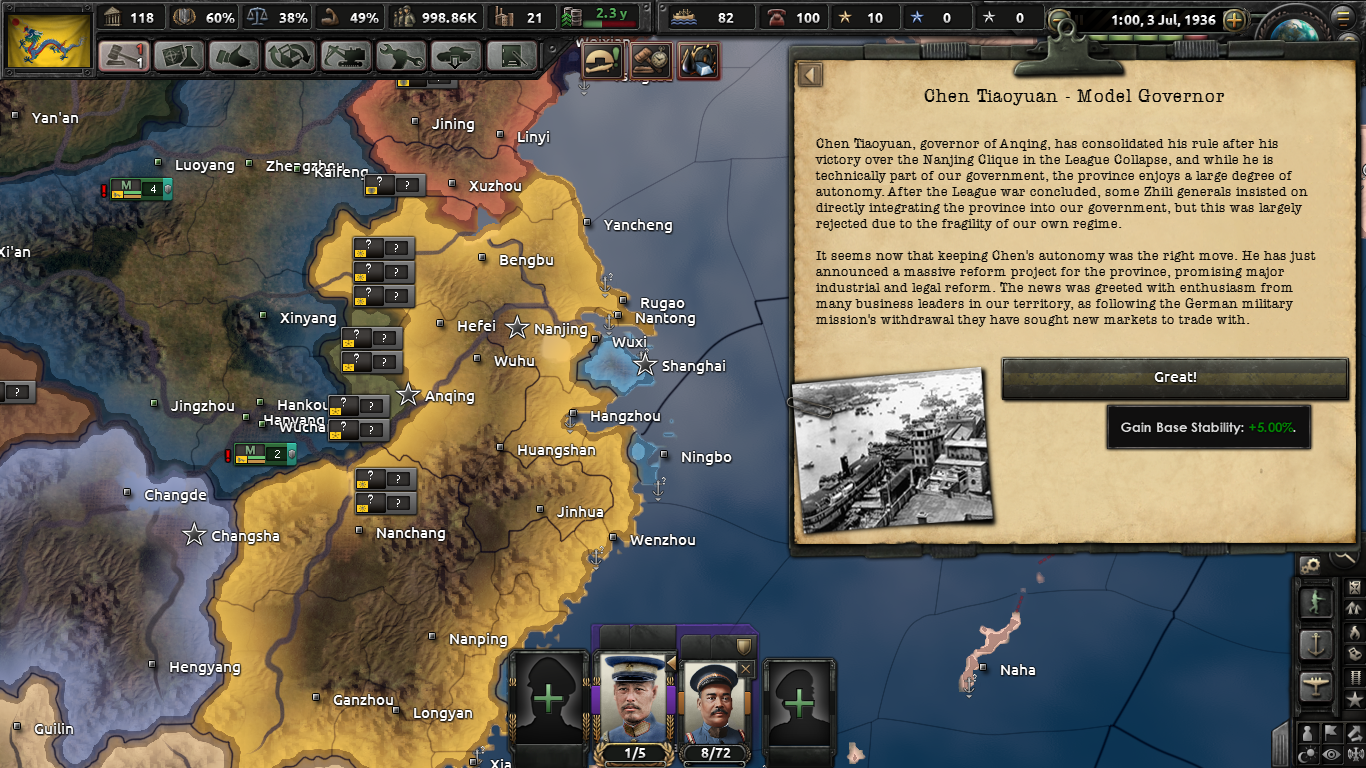Toggle day/night map overlay icon

tap(1306, 752)
